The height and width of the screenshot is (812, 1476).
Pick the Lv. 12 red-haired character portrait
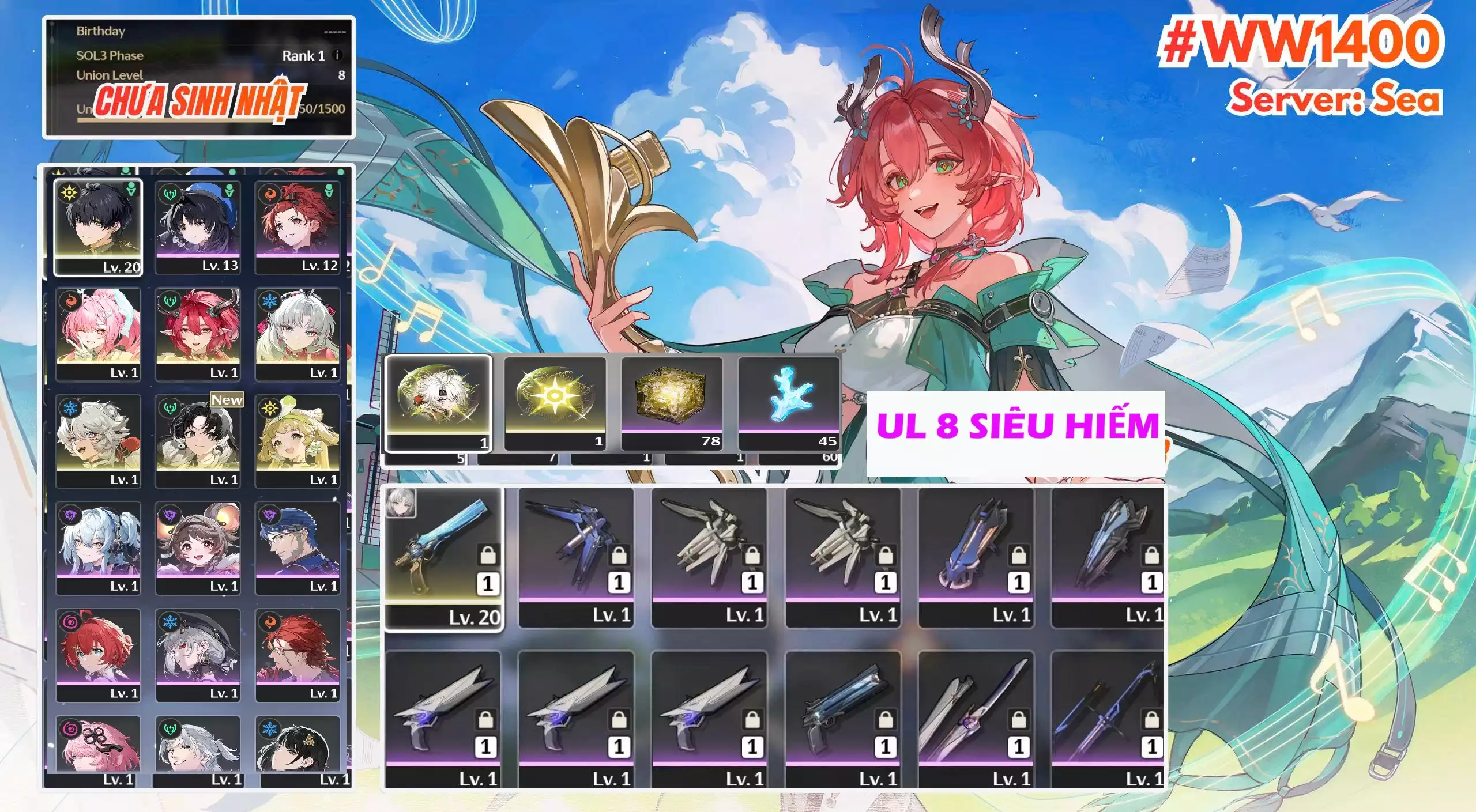click(x=298, y=226)
